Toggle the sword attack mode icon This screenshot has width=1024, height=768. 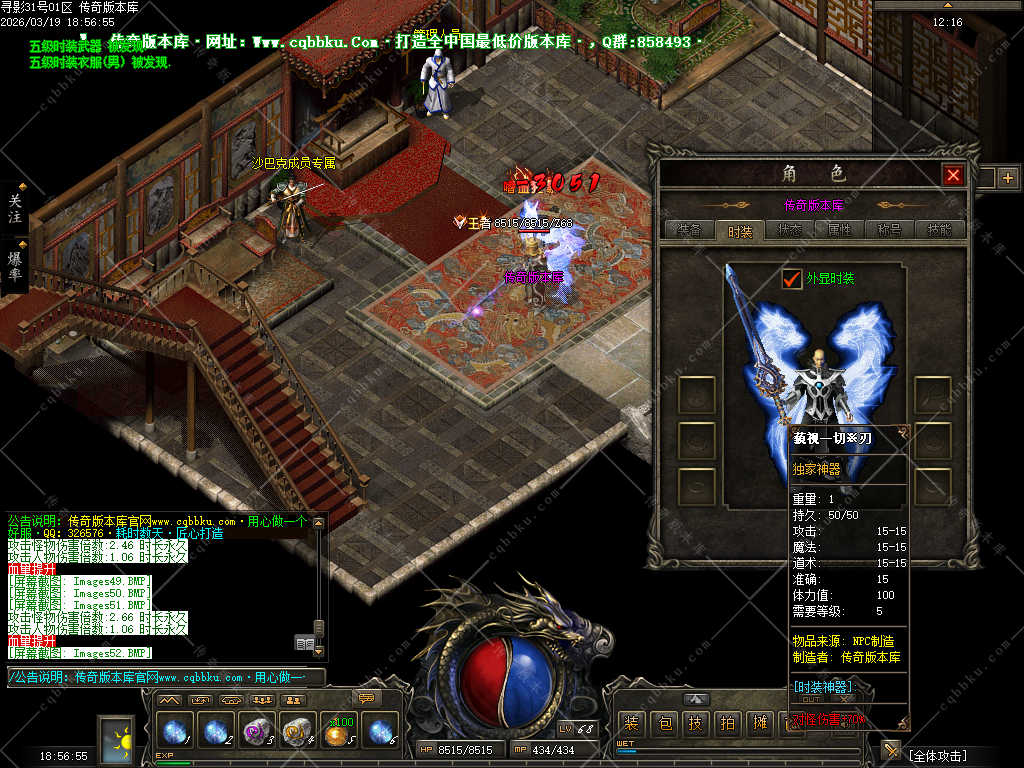(890, 750)
